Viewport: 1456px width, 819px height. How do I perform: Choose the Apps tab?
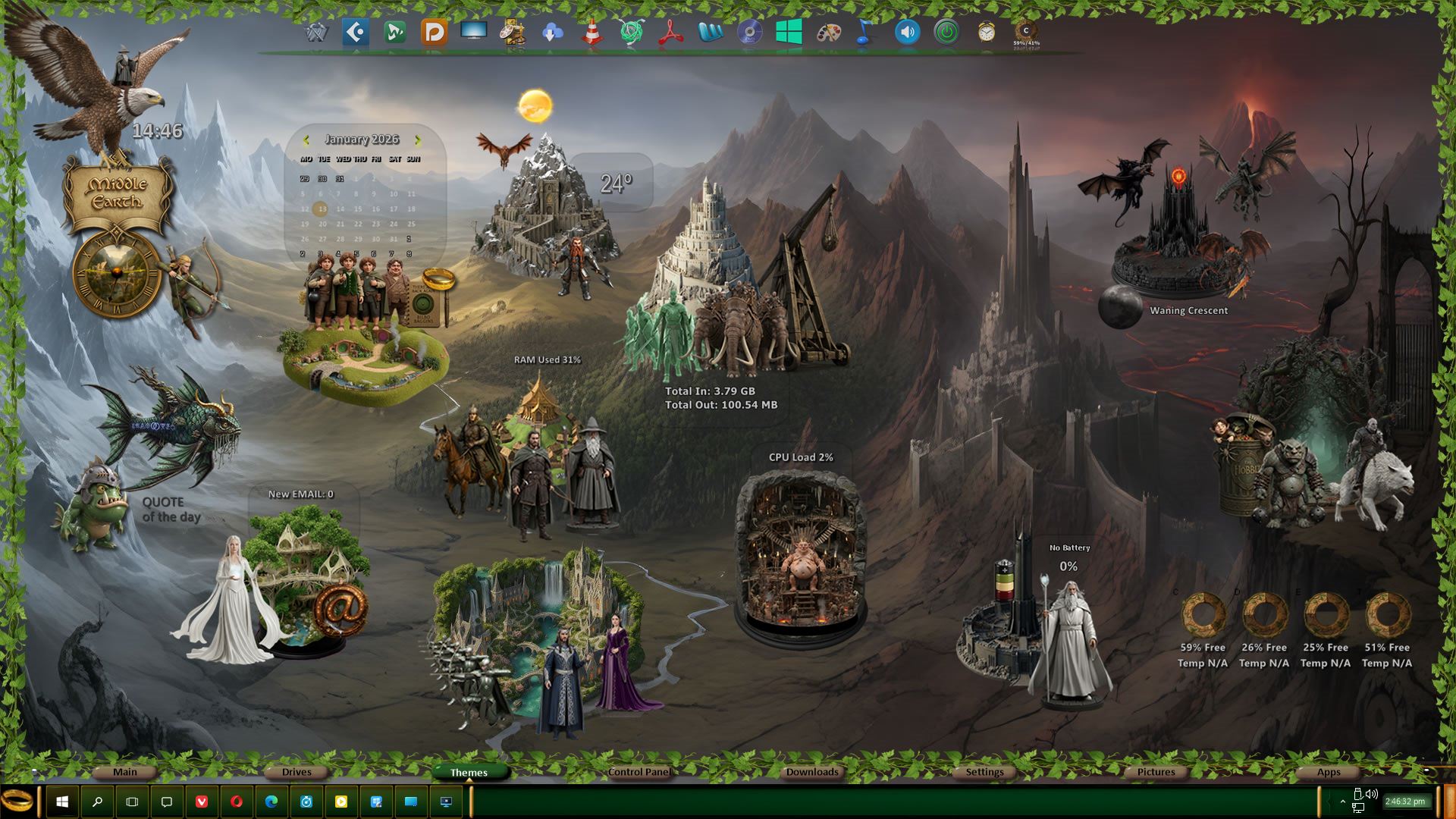pos(1328,772)
